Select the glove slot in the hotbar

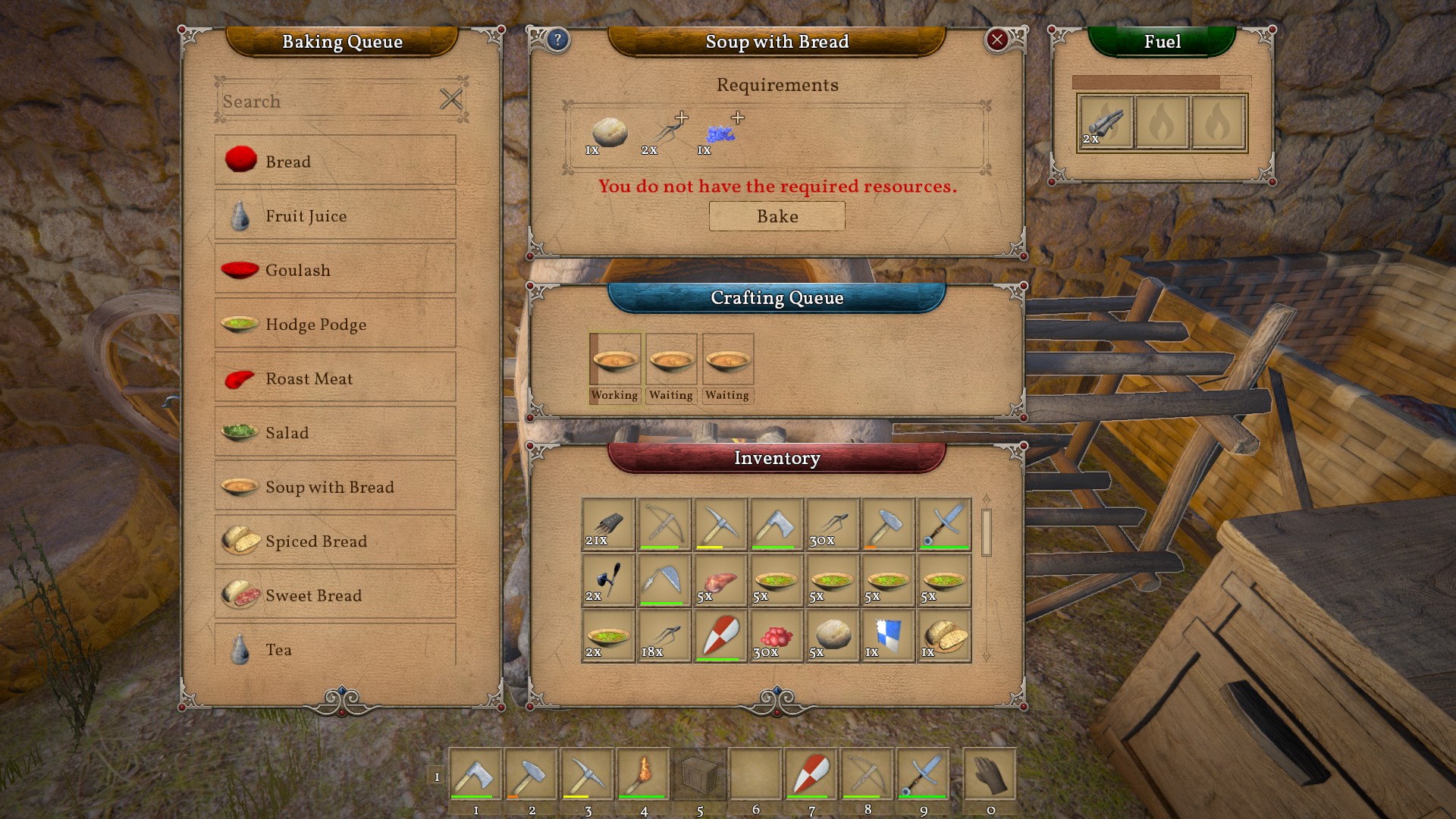[990, 774]
